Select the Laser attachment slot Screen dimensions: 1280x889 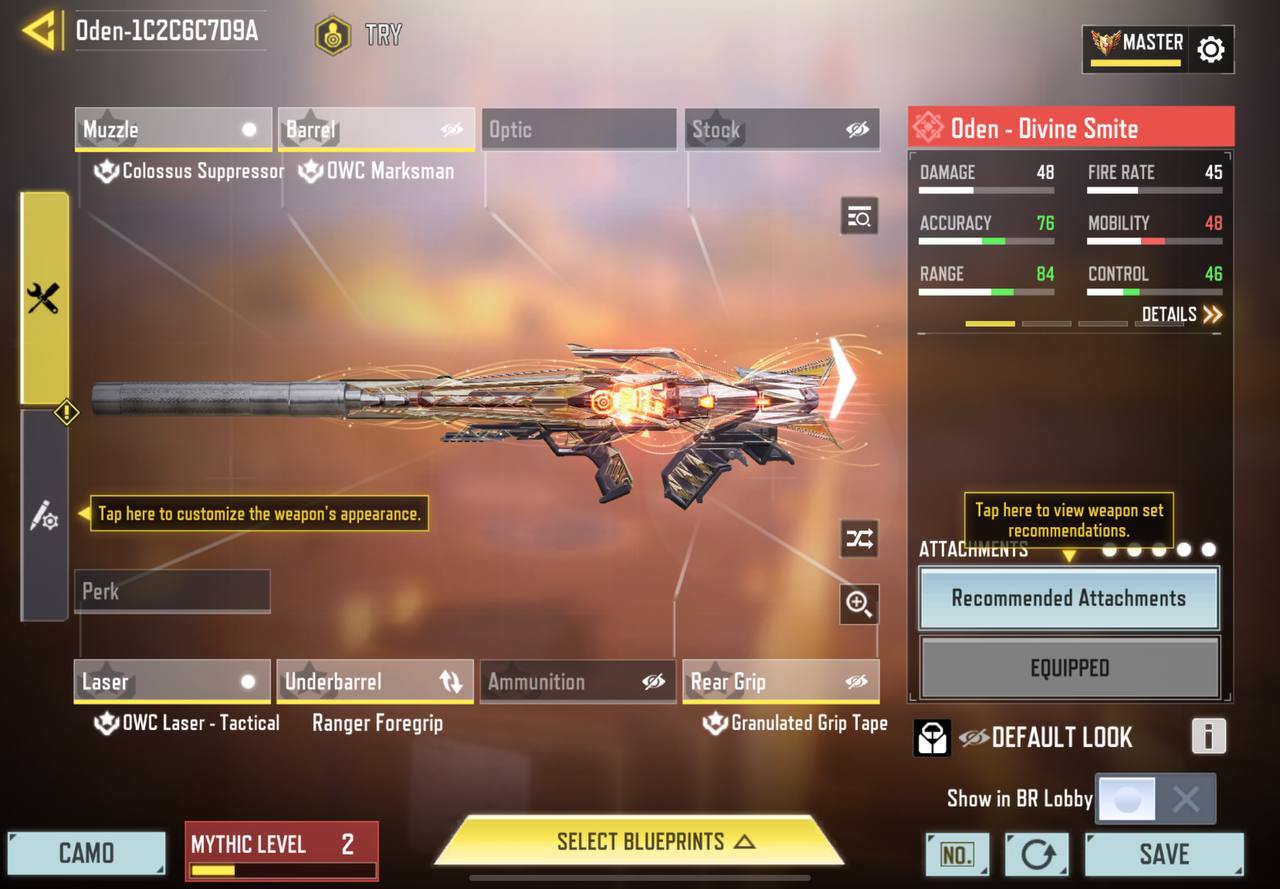click(x=172, y=682)
